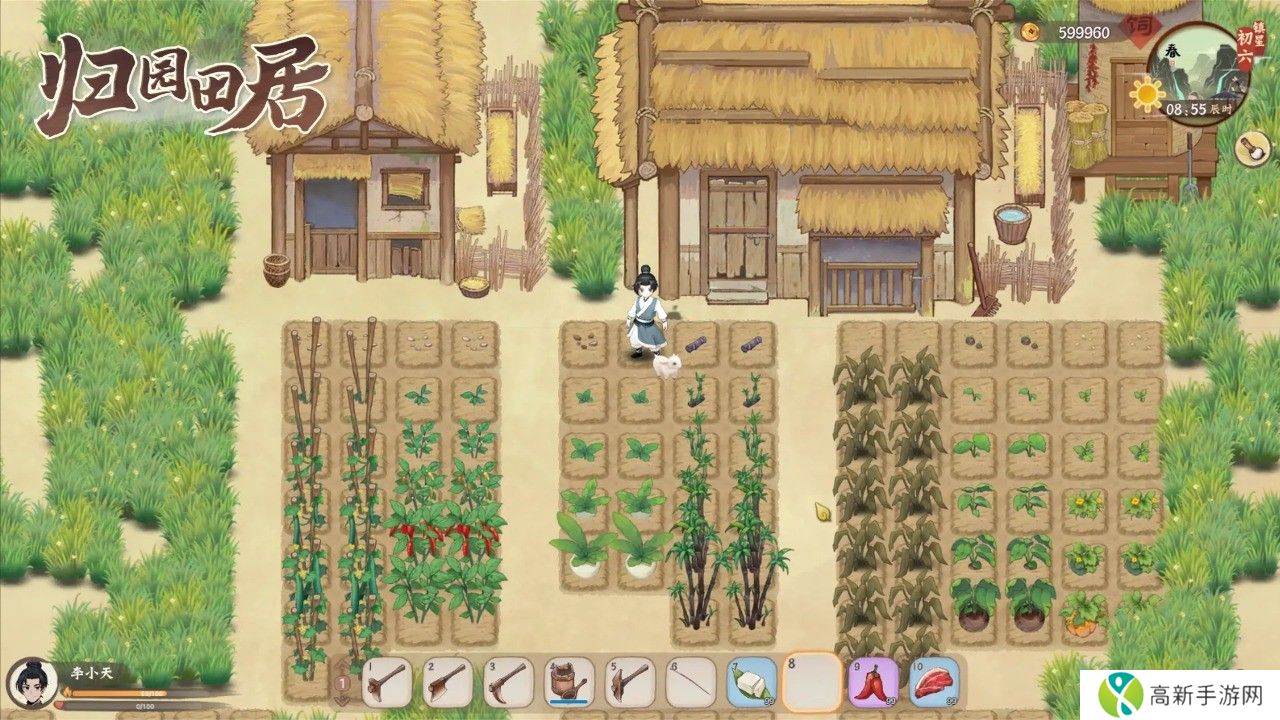Click the sun weather icon on the clock
Image resolution: width=1280 pixels, height=720 pixels.
[x=1147, y=93]
